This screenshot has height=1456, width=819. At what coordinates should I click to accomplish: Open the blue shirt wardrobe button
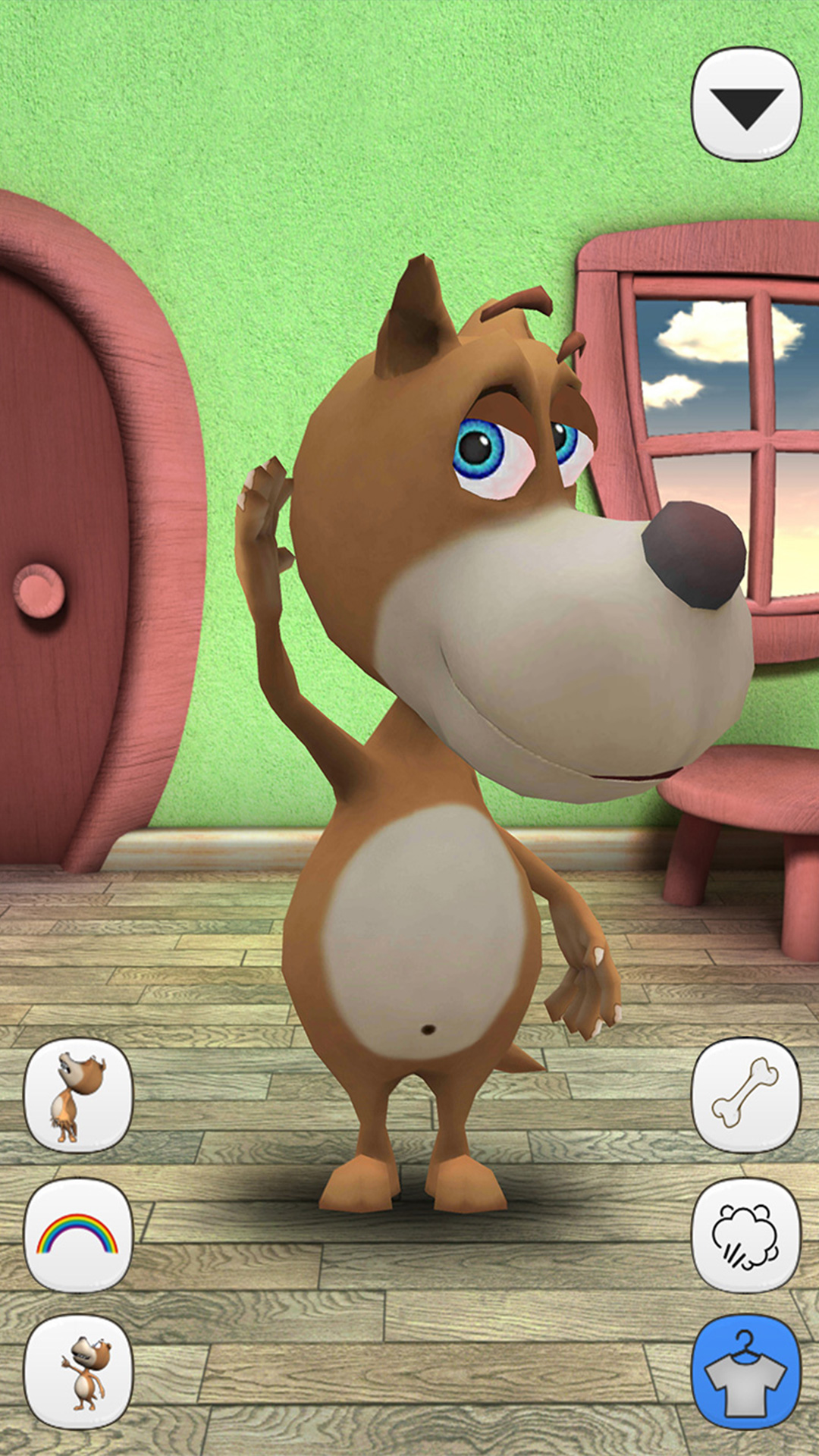point(746,1373)
